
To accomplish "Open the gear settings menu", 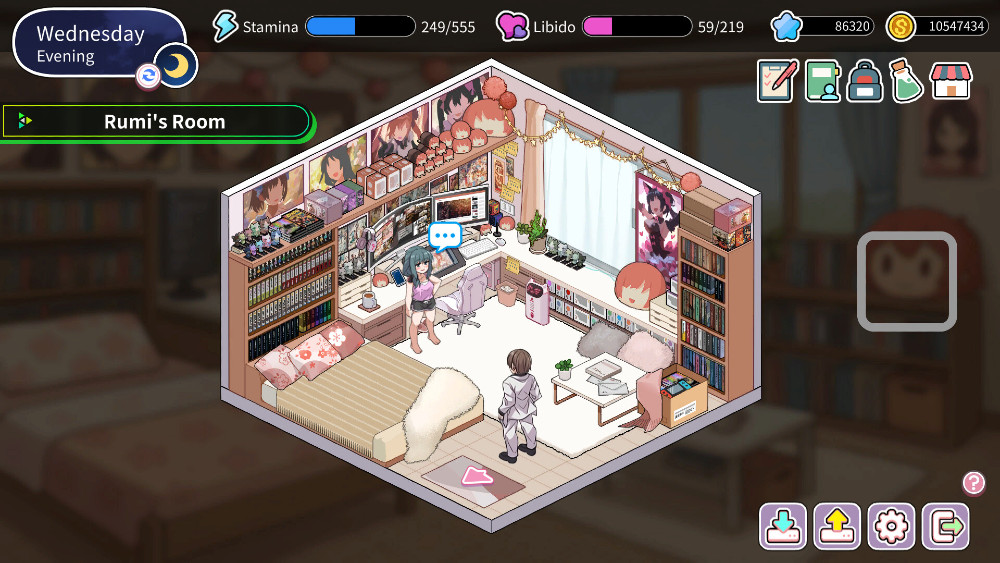I will pyautogui.click(x=891, y=526).
